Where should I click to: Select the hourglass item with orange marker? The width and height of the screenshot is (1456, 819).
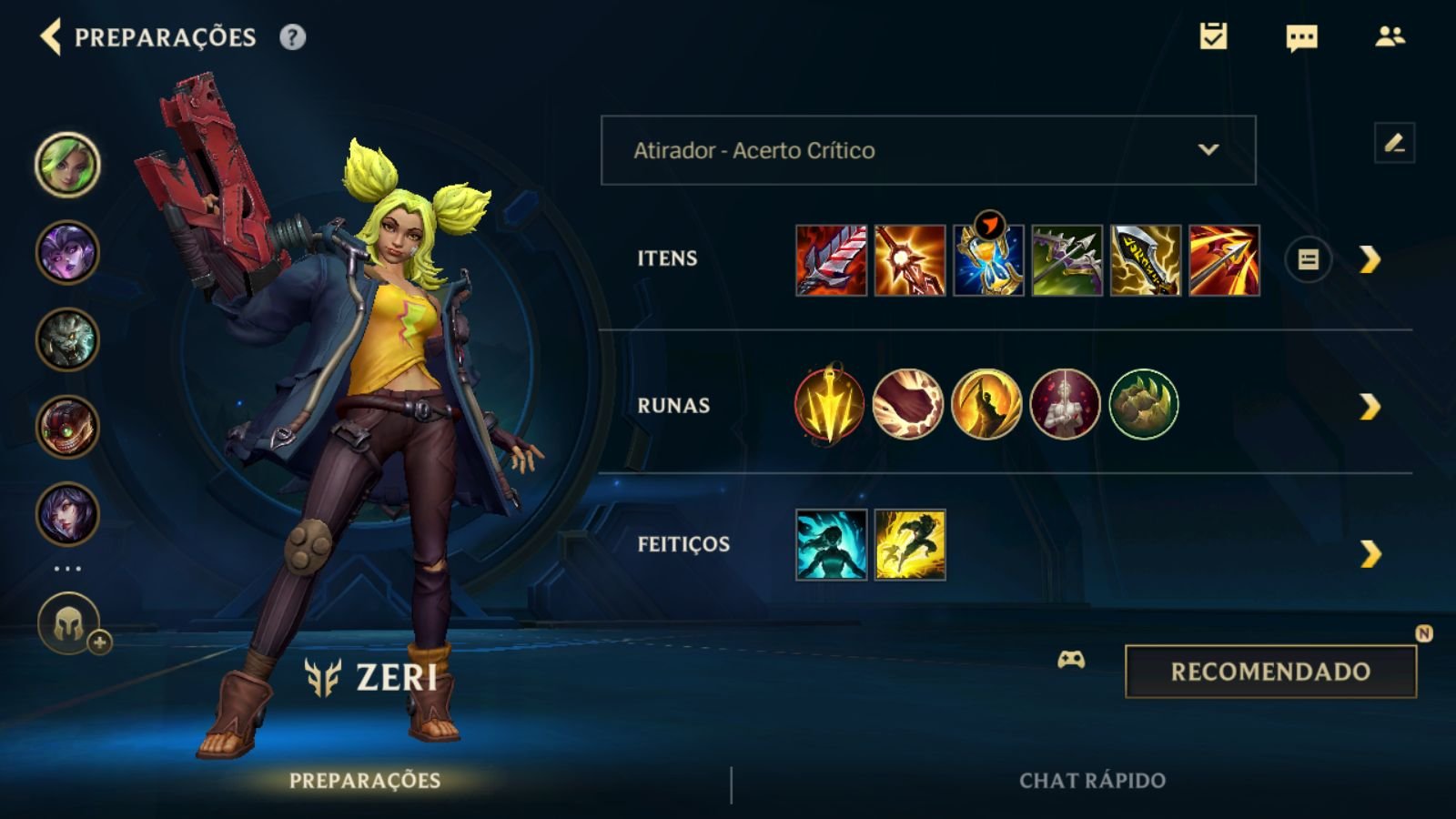988,260
